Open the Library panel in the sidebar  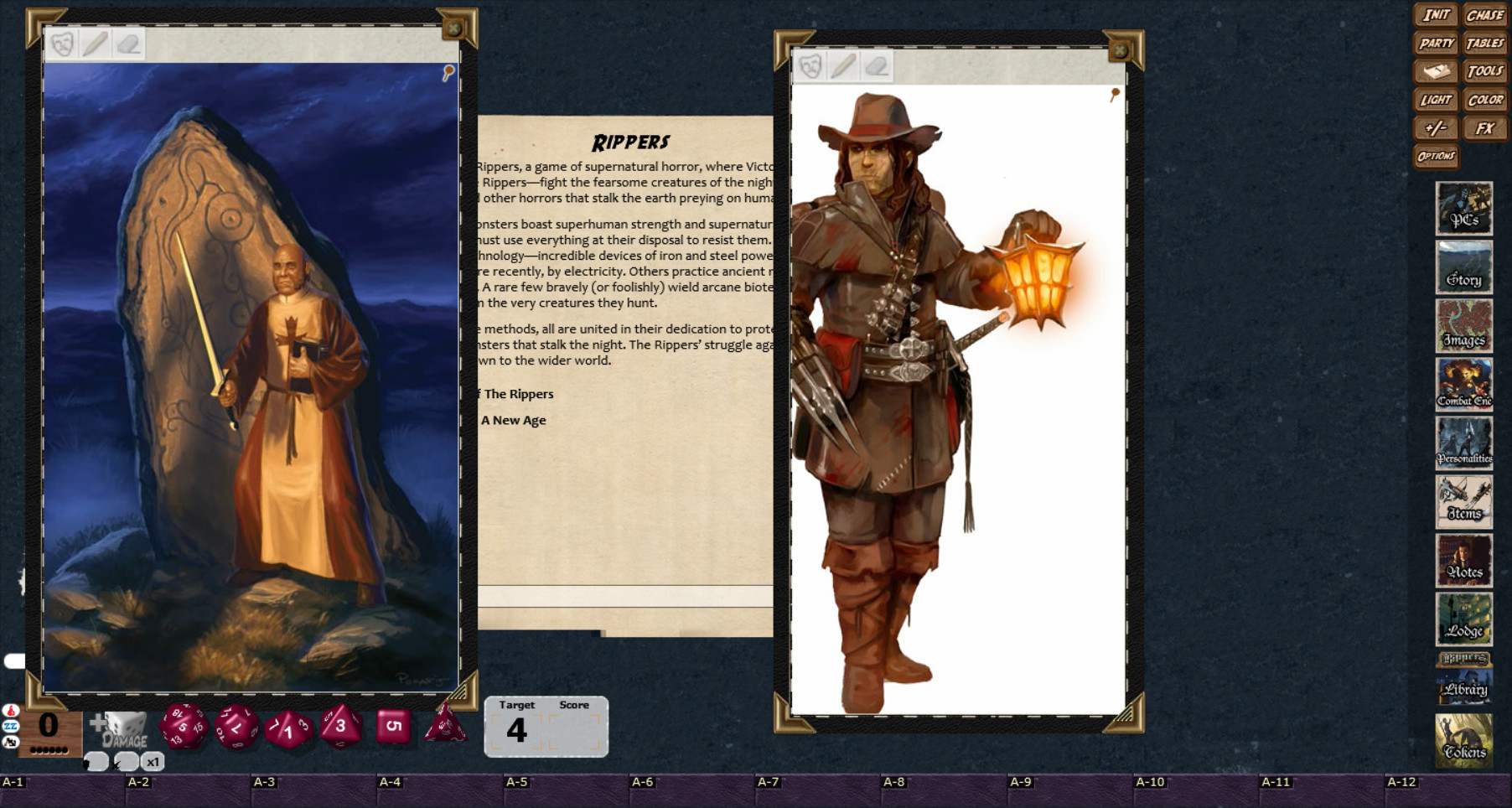[1465, 687]
